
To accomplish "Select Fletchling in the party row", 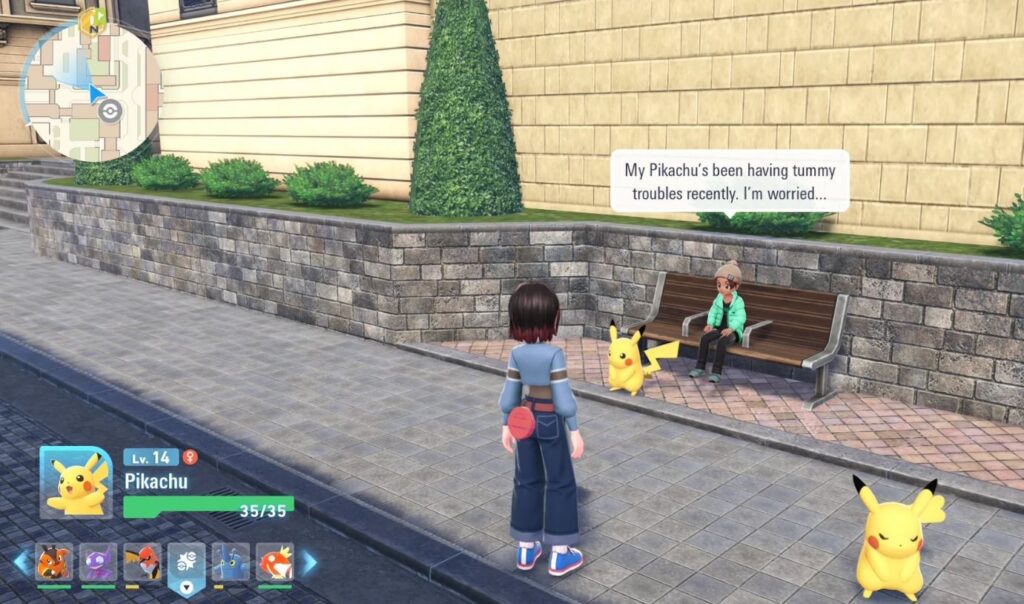I will pos(142,562).
